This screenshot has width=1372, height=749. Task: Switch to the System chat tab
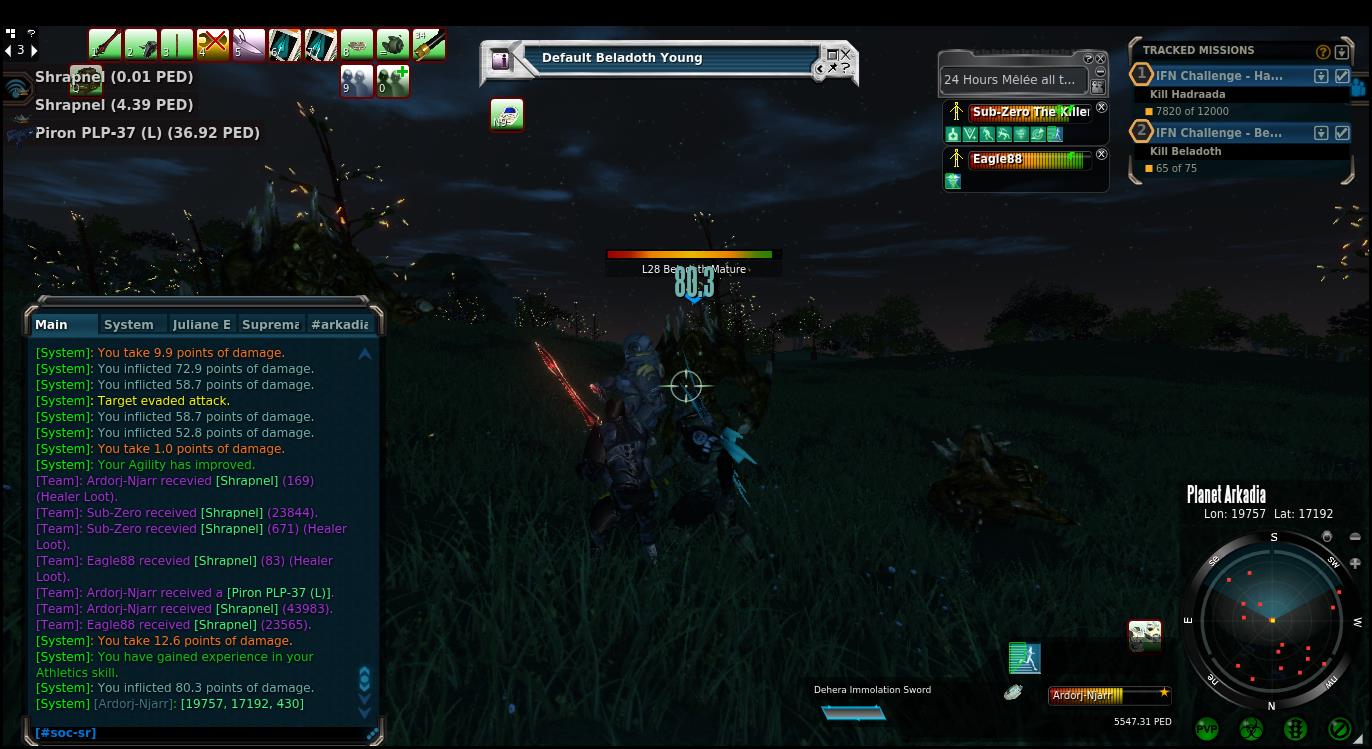129,324
